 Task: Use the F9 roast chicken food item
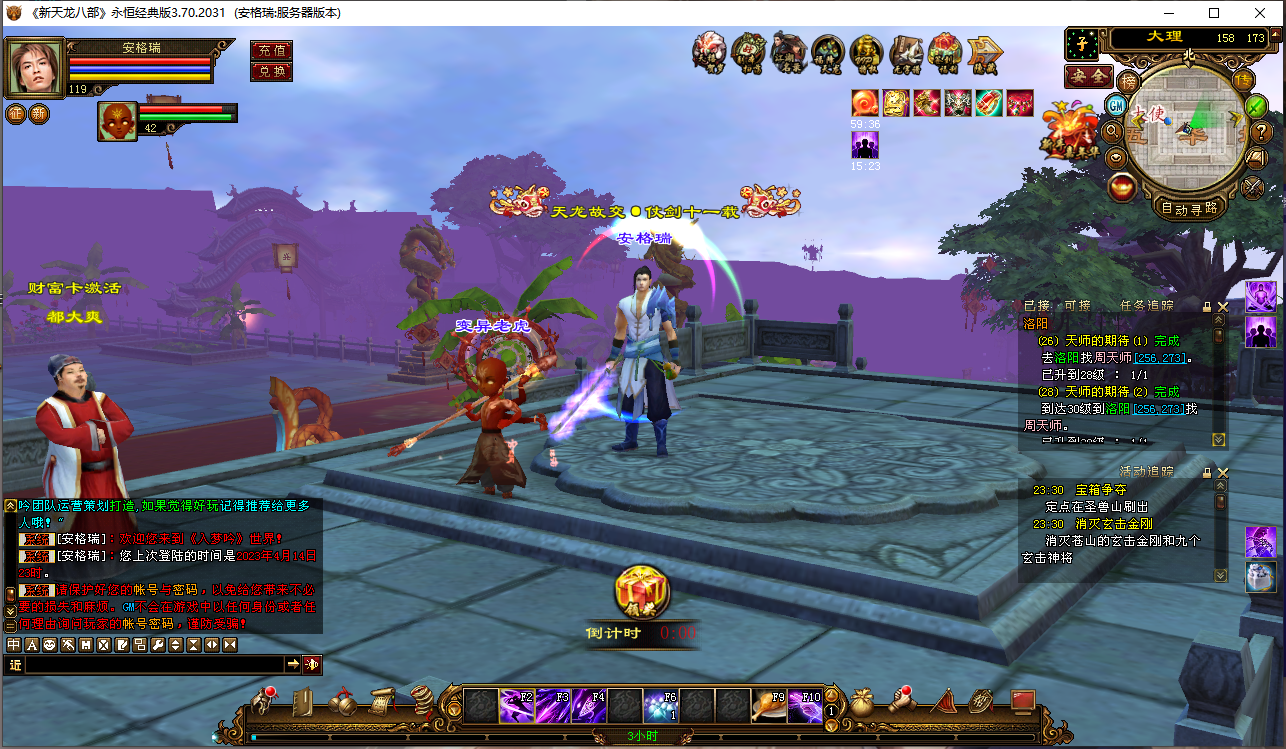(768, 706)
